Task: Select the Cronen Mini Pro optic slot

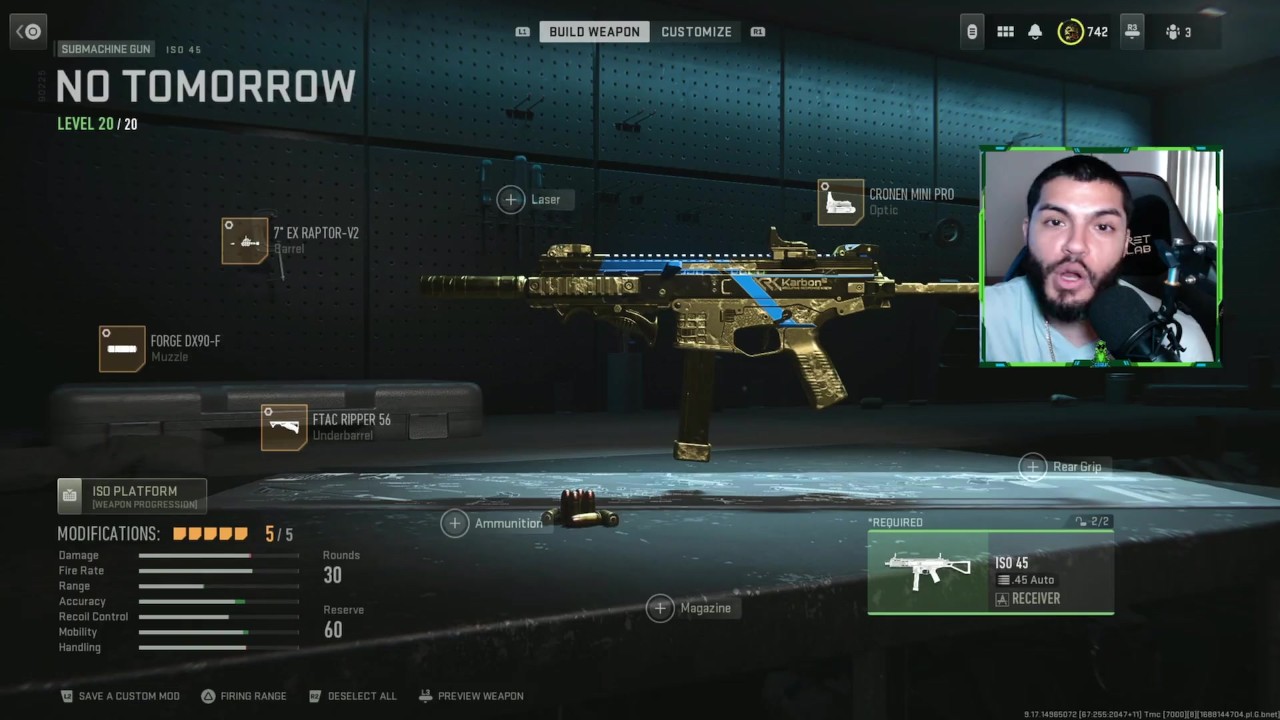Action: click(x=841, y=203)
